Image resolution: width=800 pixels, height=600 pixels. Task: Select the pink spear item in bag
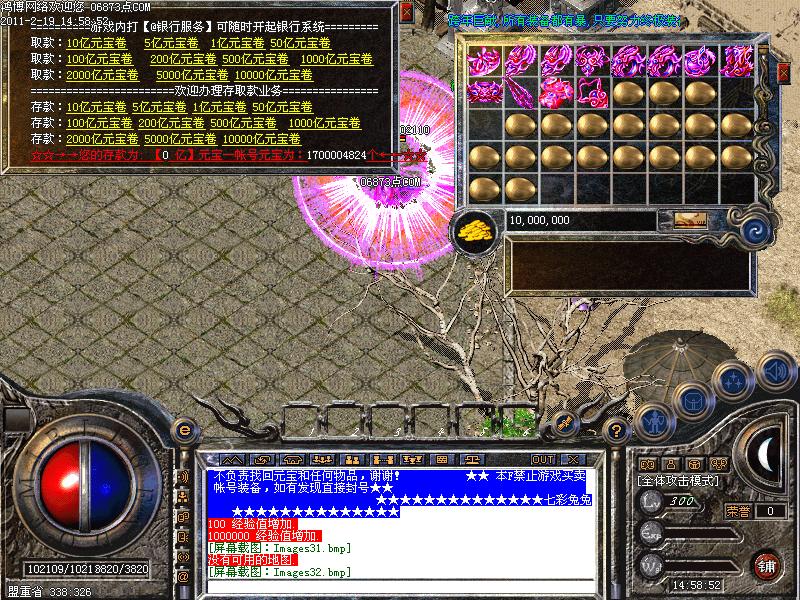point(520,92)
